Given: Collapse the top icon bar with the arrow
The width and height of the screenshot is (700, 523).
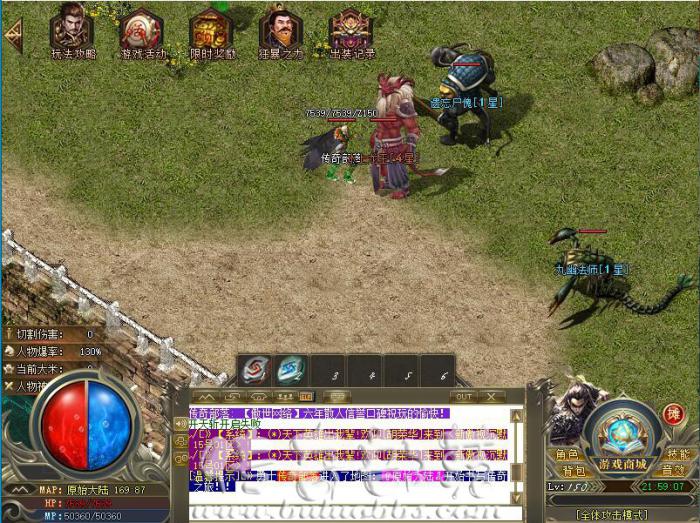Looking at the screenshot, I should [x=14, y=35].
